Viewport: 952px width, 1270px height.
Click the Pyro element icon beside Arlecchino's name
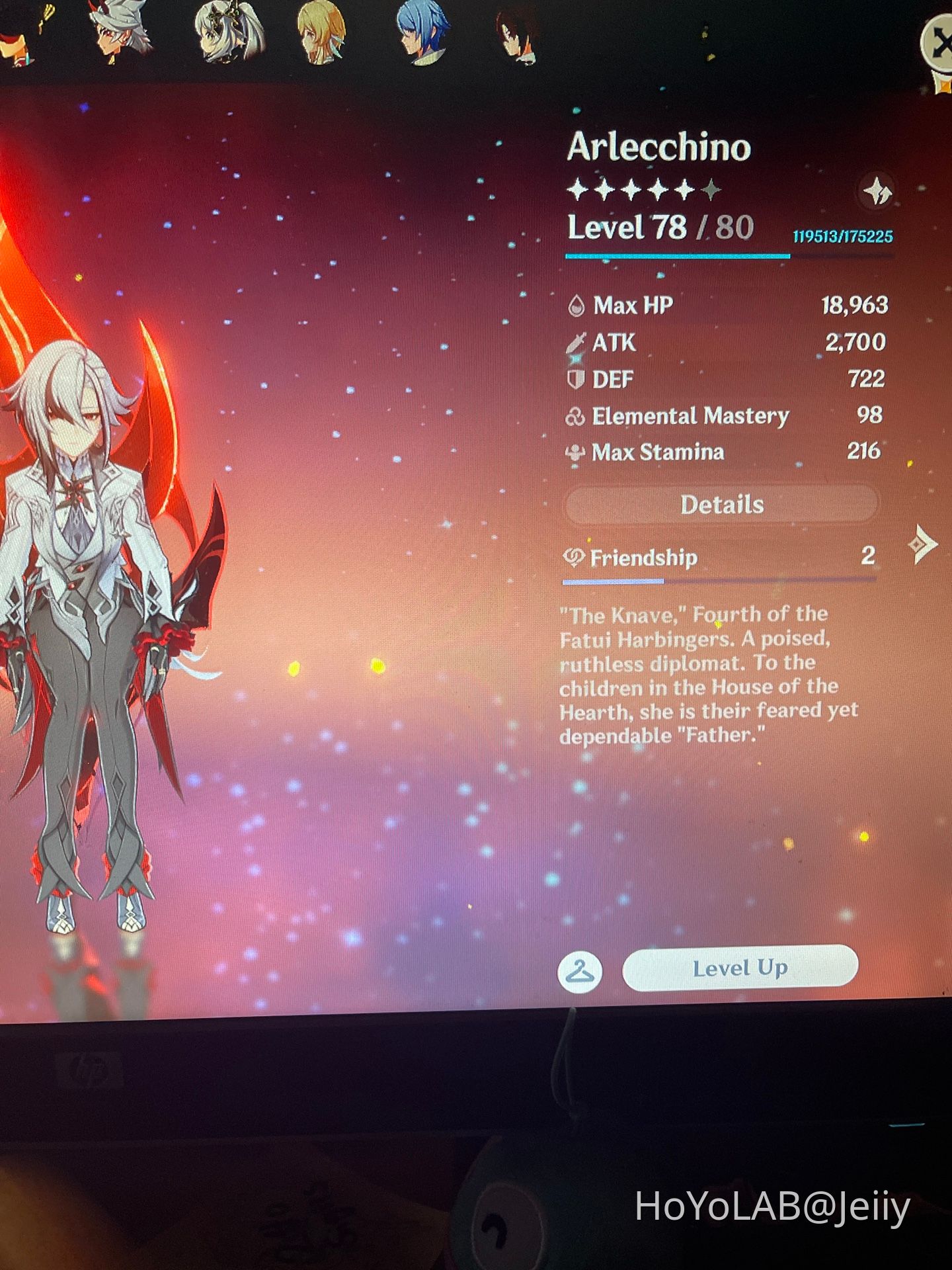tap(876, 192)
